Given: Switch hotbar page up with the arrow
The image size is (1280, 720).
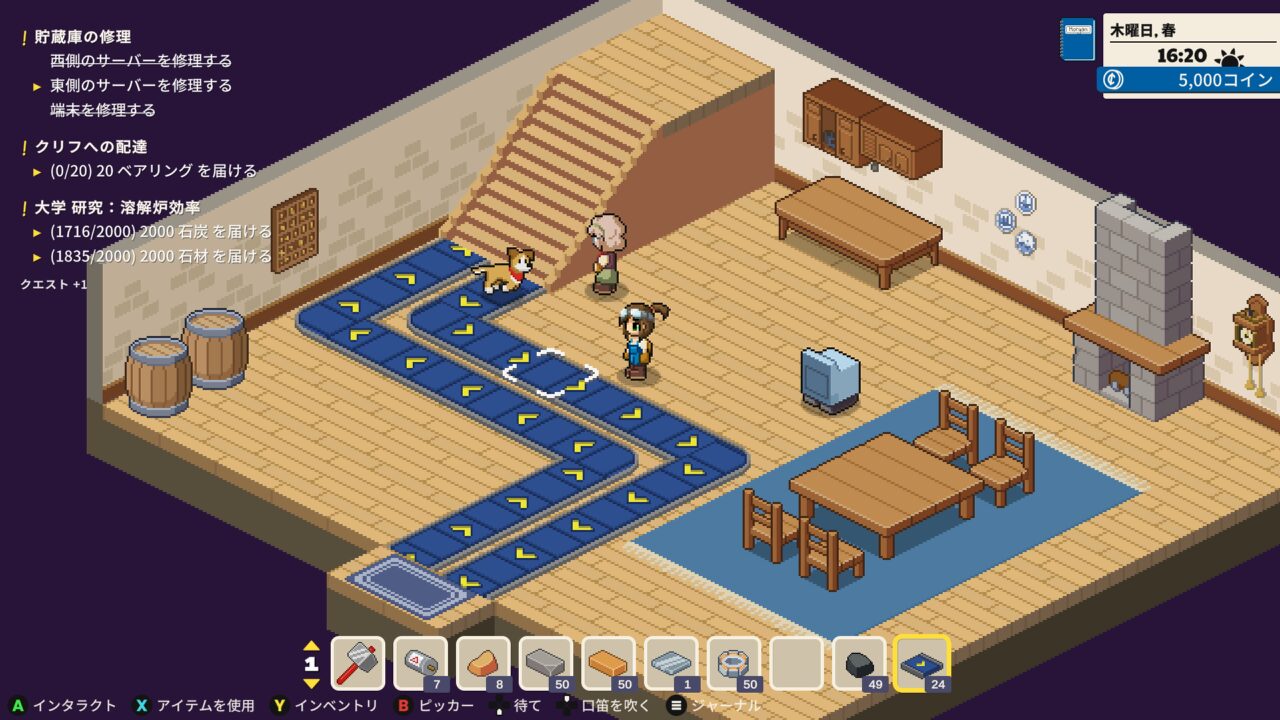Looking at the screenshot, I should 311,645.
